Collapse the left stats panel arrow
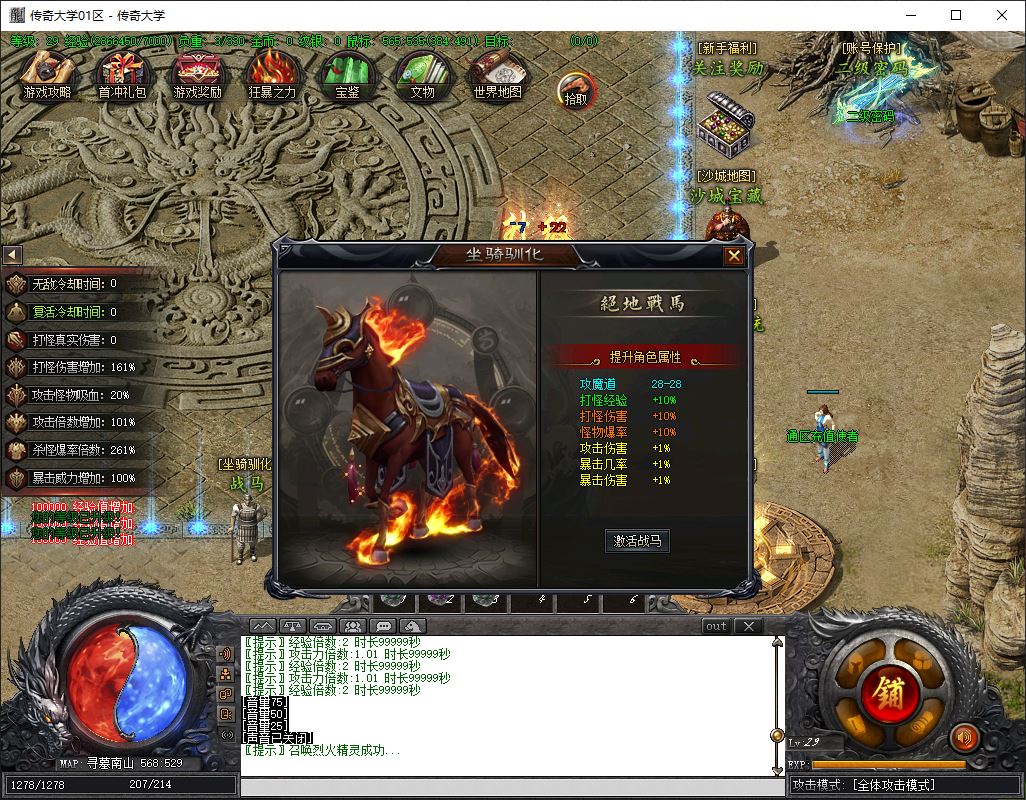 [x=12, y=255]
